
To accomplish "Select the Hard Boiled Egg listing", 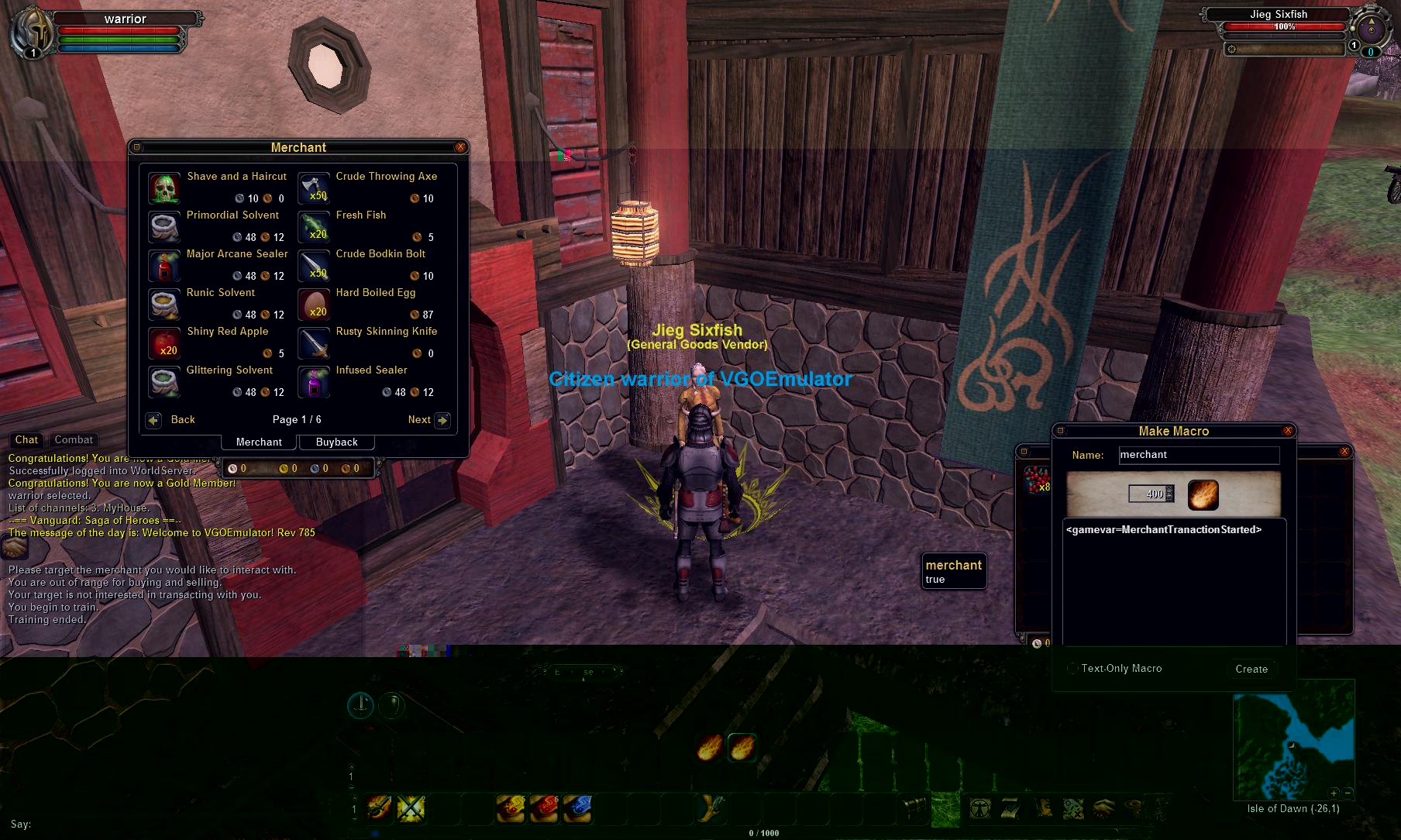I will (314, 305).
